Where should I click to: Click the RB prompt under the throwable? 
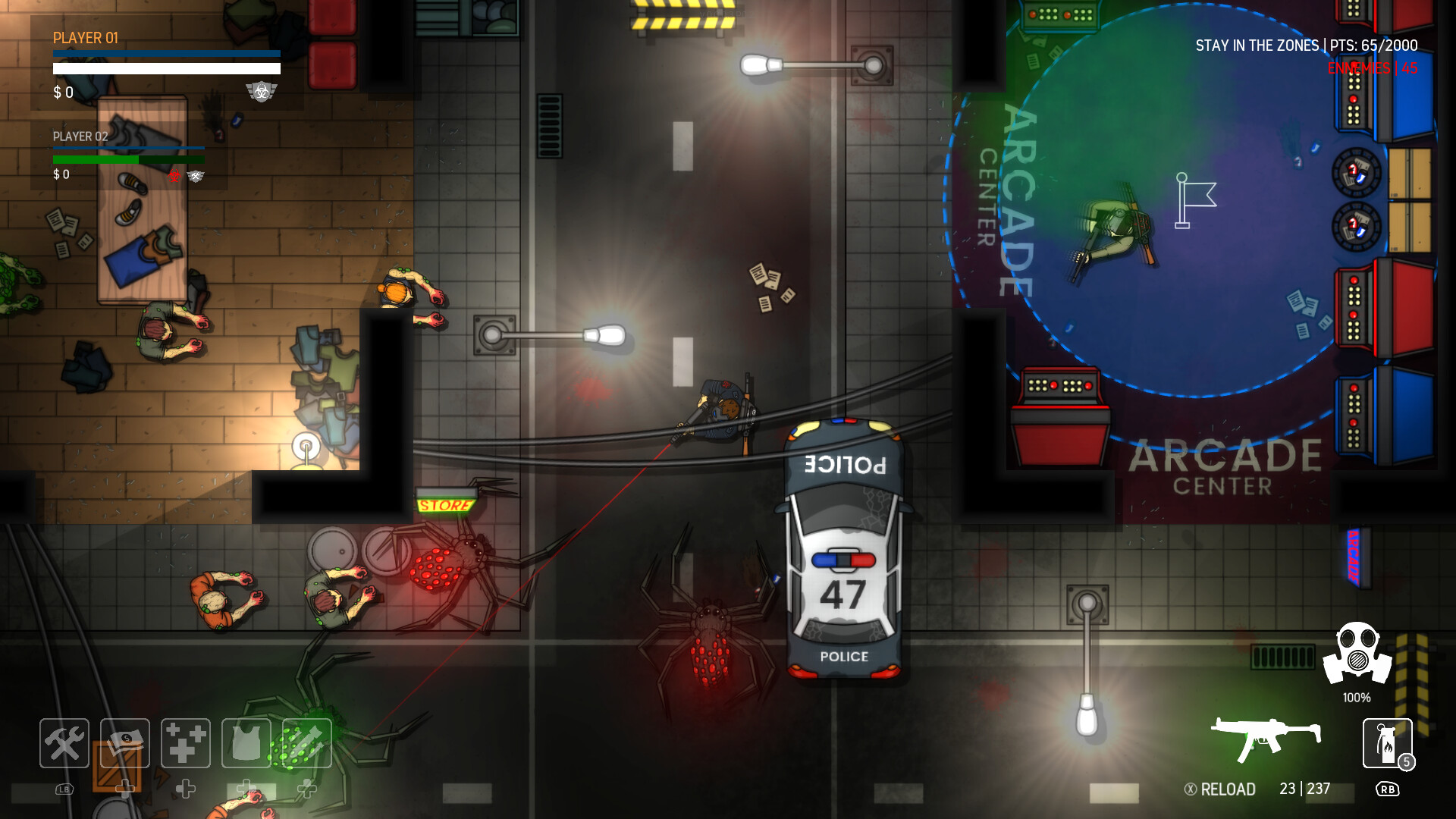[x=1388, y=789]
